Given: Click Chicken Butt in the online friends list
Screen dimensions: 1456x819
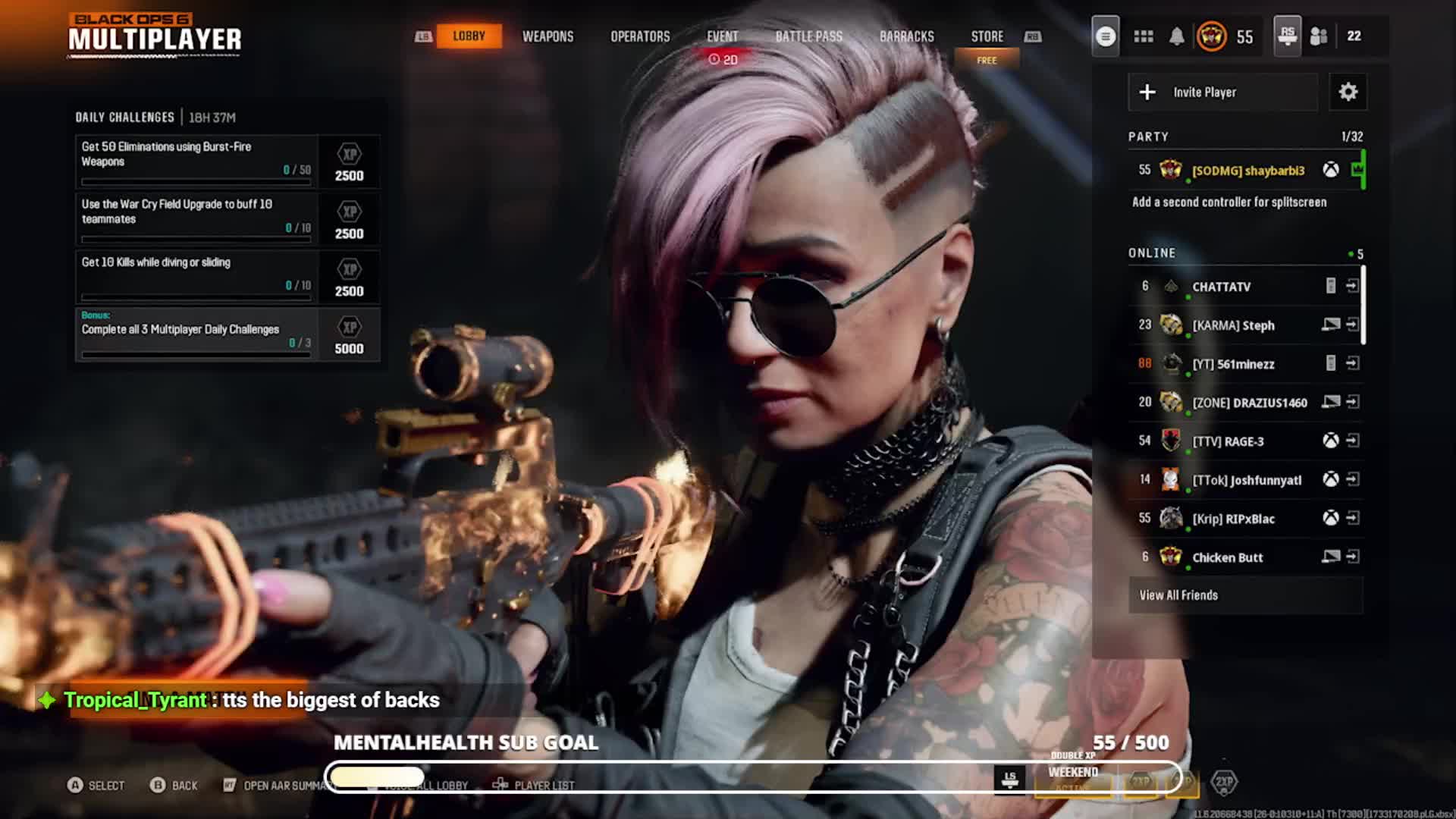Looking at the screenshot, I should pos(1228,557).
